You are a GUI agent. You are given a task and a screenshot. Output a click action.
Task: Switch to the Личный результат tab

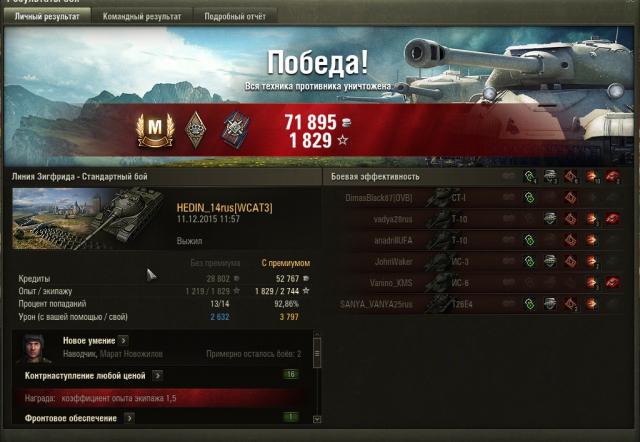tap(46, 17)
